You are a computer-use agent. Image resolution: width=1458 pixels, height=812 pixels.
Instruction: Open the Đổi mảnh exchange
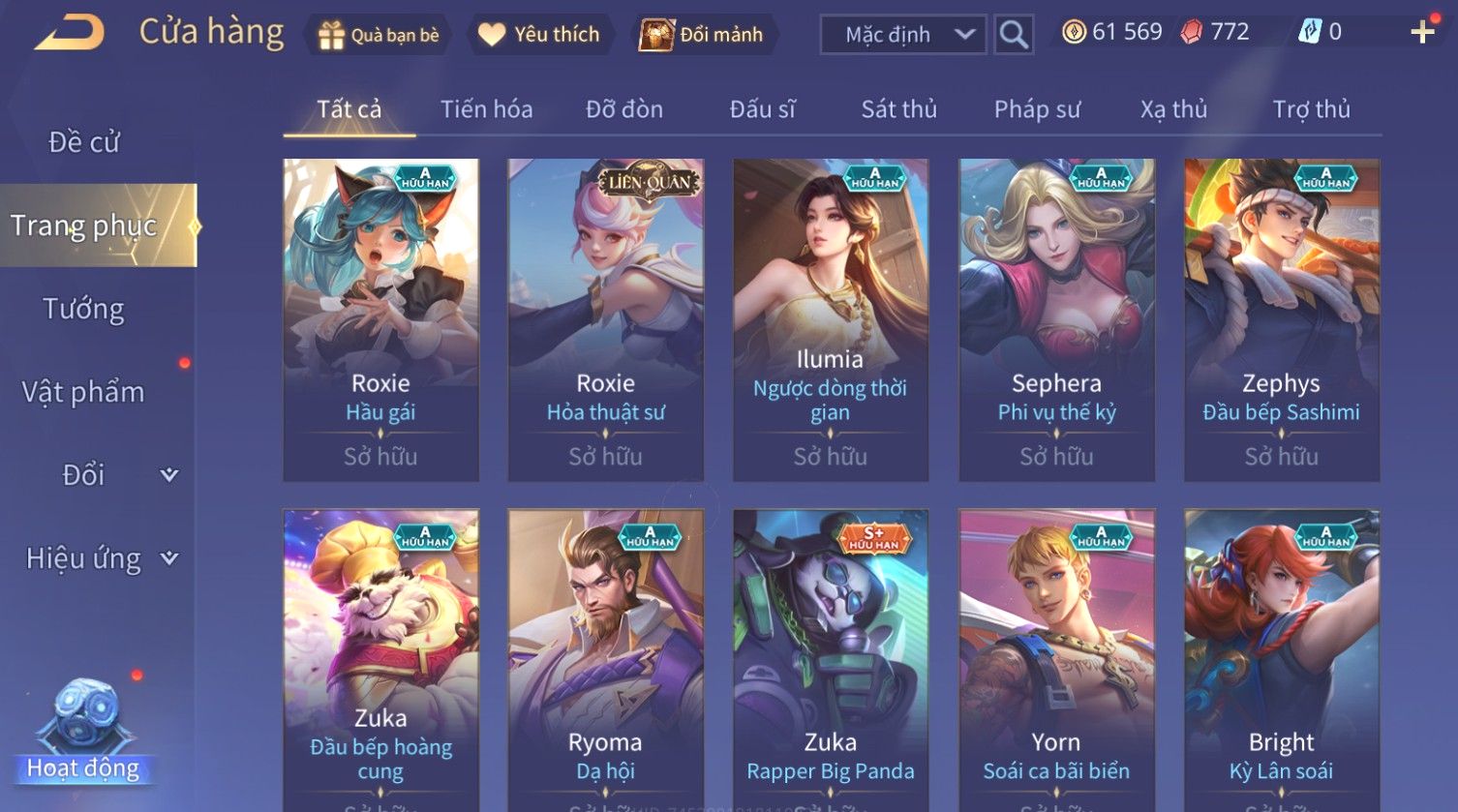coord(702,35)
